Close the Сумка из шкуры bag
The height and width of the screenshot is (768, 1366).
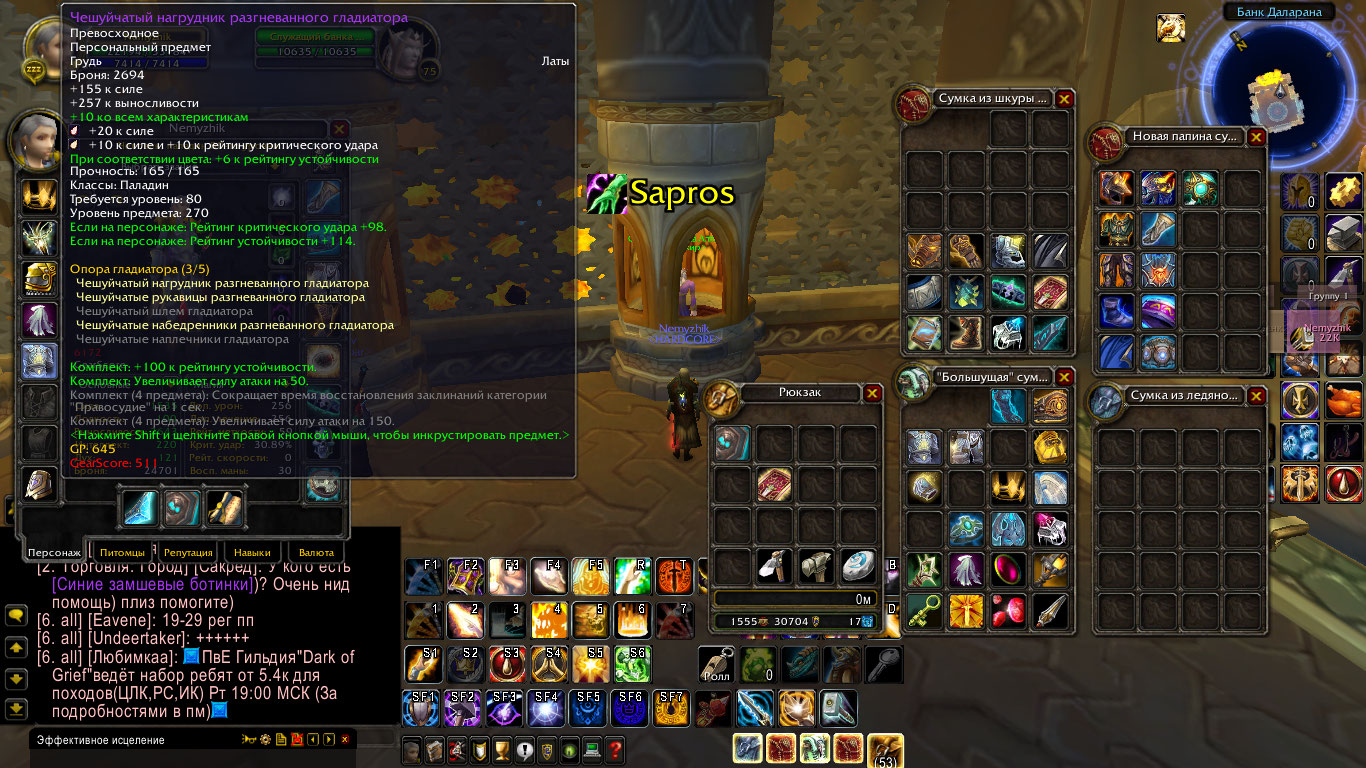1064,99
